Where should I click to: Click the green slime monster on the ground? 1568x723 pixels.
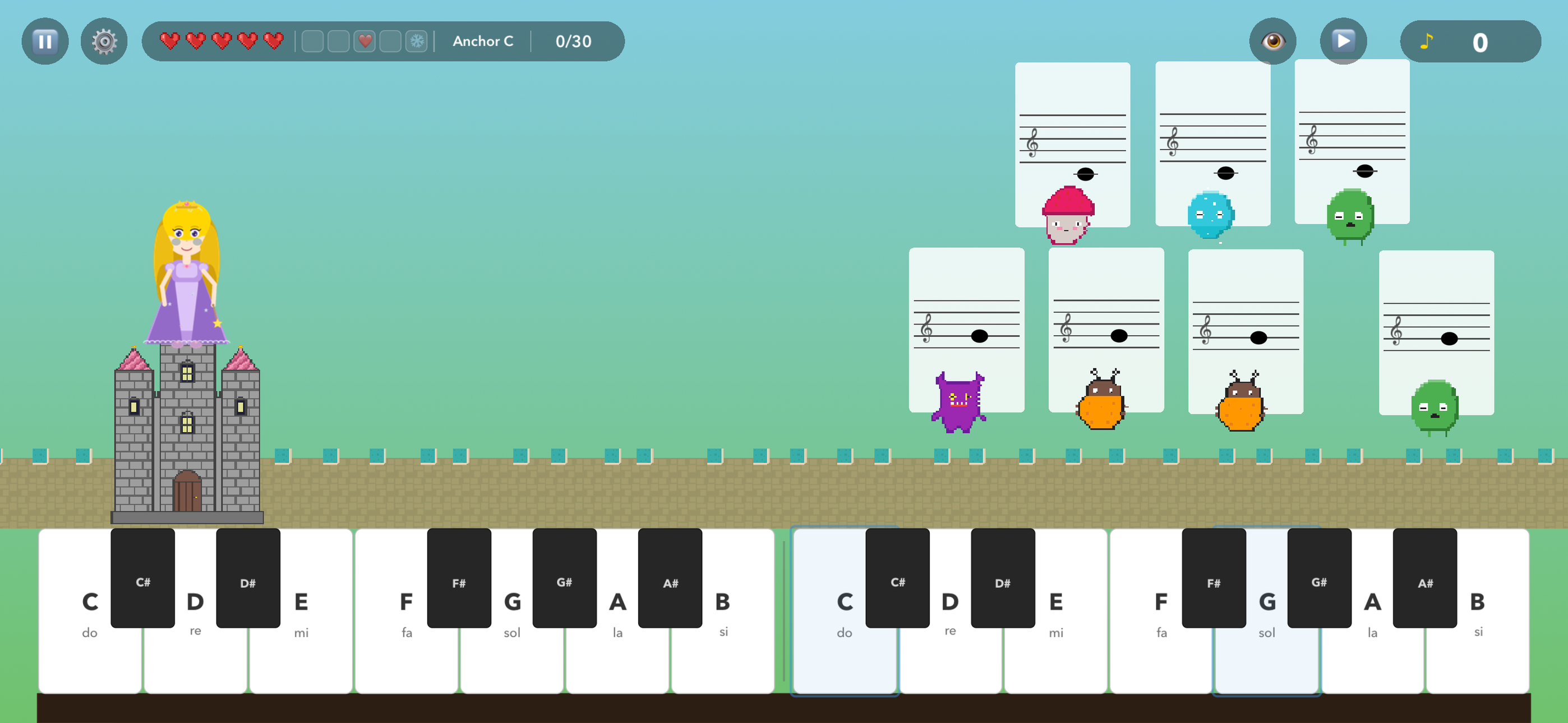pos(1435,406)
